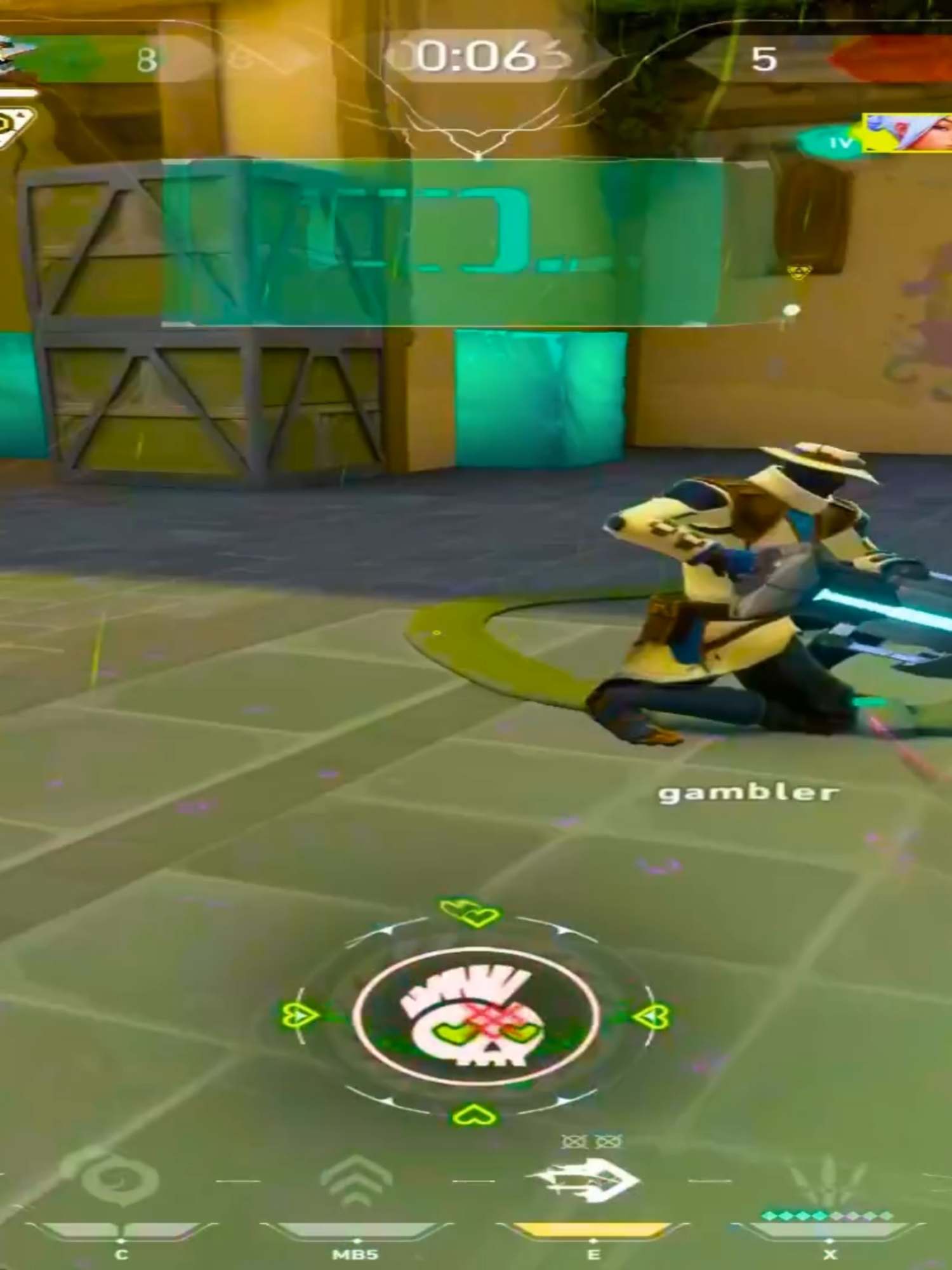Click the player name gambler
The image size is (952, 1270).
click(748, 792)
